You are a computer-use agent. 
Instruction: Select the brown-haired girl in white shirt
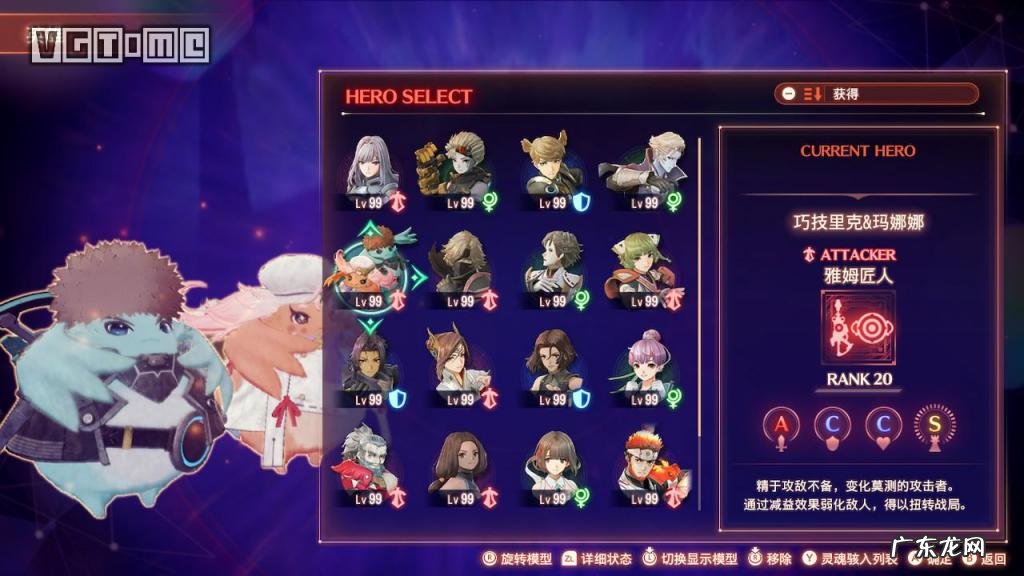click(x=551, y=466)
